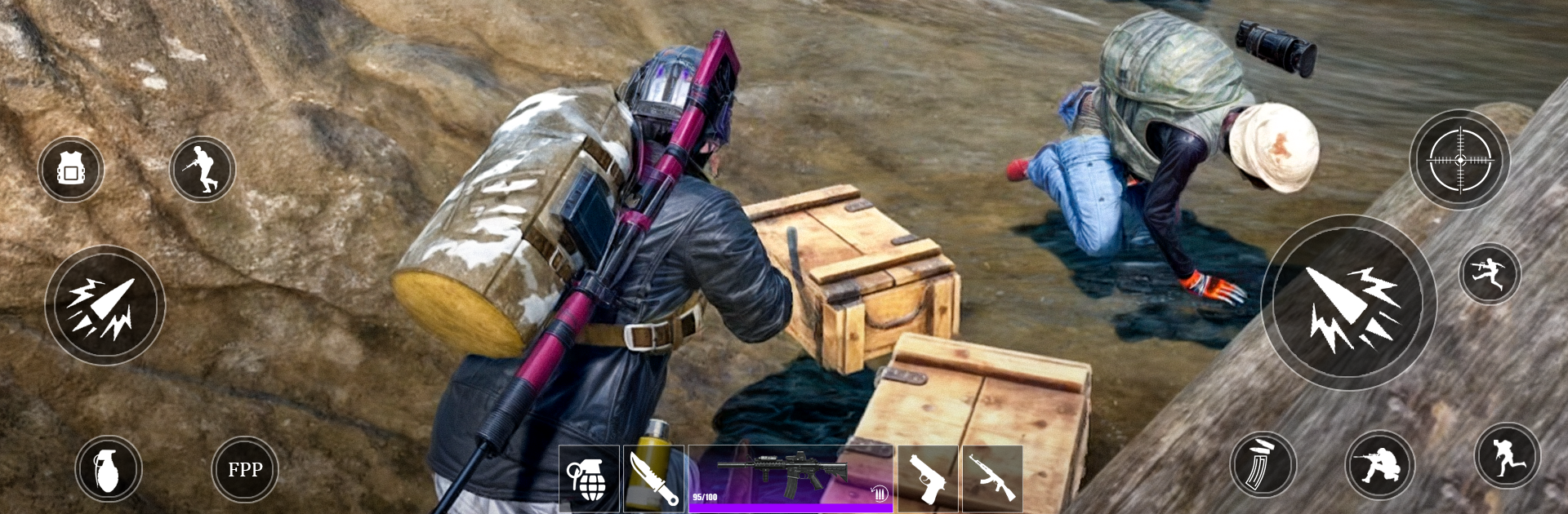Reload using the magazine button
This screenshot has height=514, width=1568.
1263,465
